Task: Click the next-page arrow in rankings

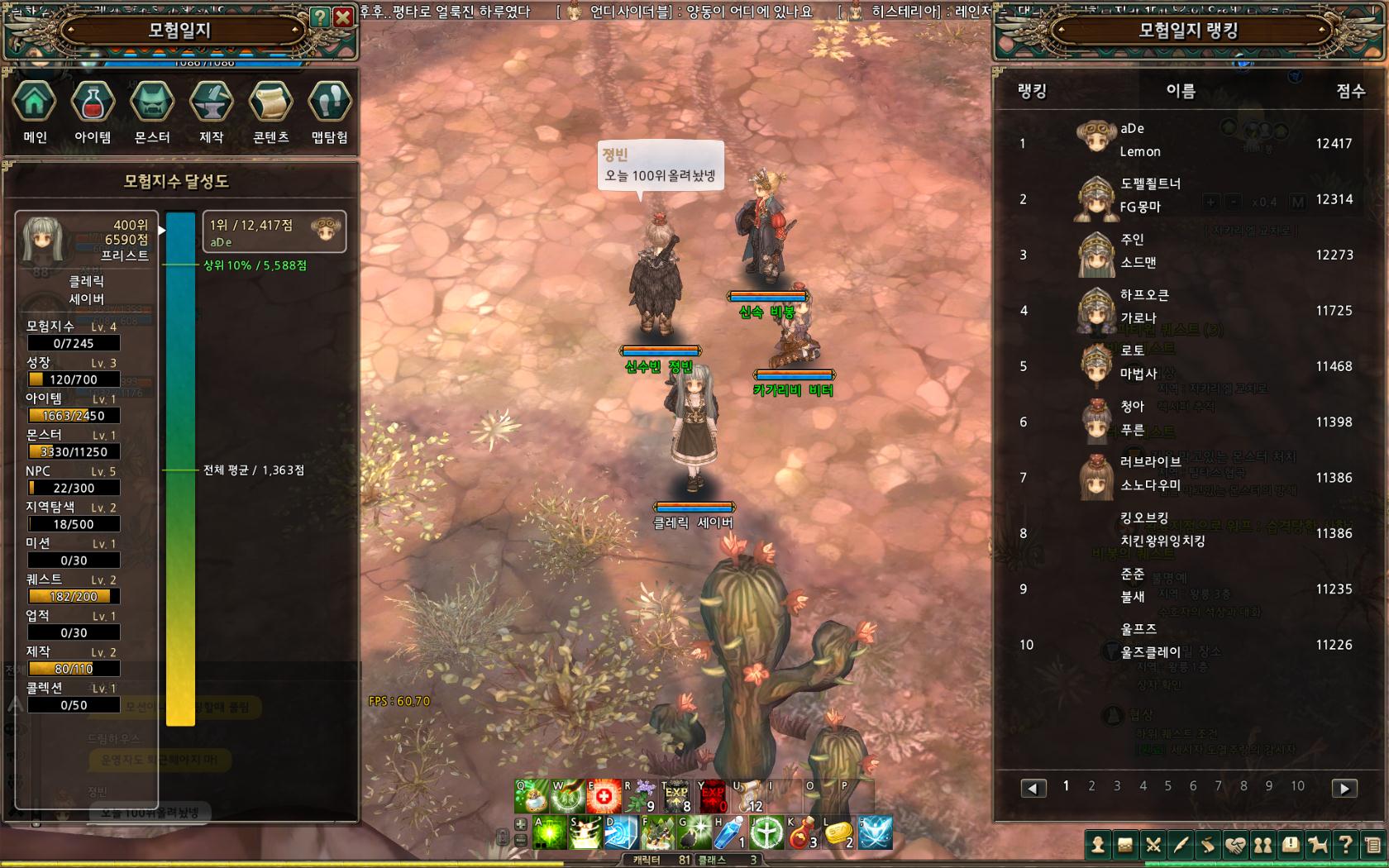Action: pos(1344,789)
